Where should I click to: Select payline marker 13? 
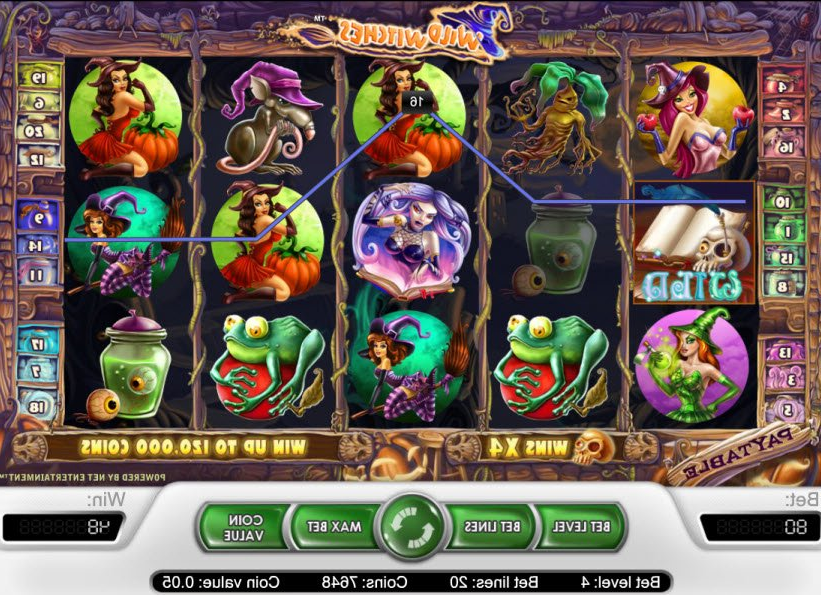tap(785, 353)
